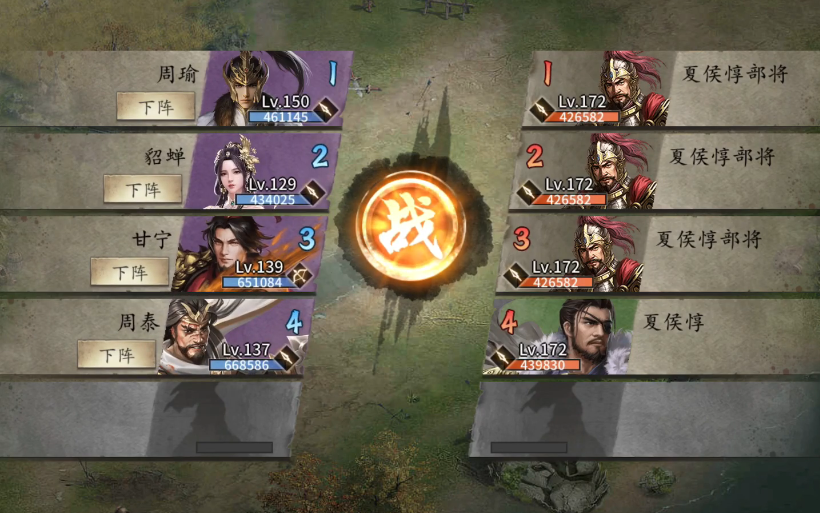Image resolution: width=820 pixels, height=513 pixels.
Task: Remove 周瑜 from the formation via 下阵
Action: (155, 105)
